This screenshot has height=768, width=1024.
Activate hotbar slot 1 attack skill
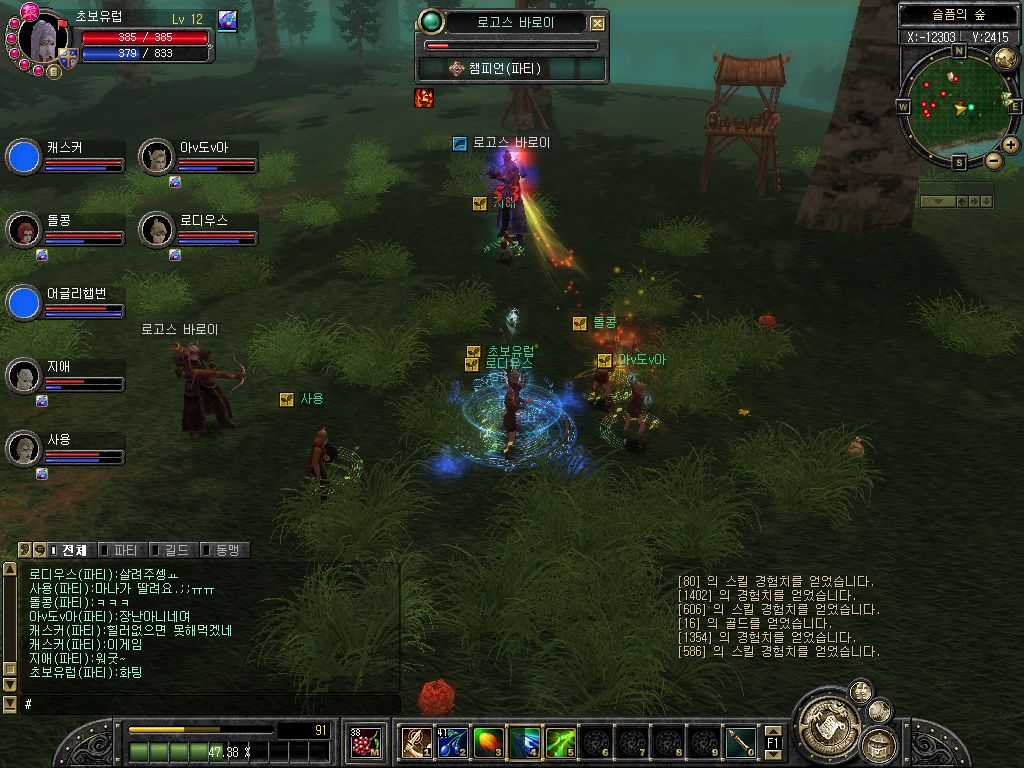(416, 742)
